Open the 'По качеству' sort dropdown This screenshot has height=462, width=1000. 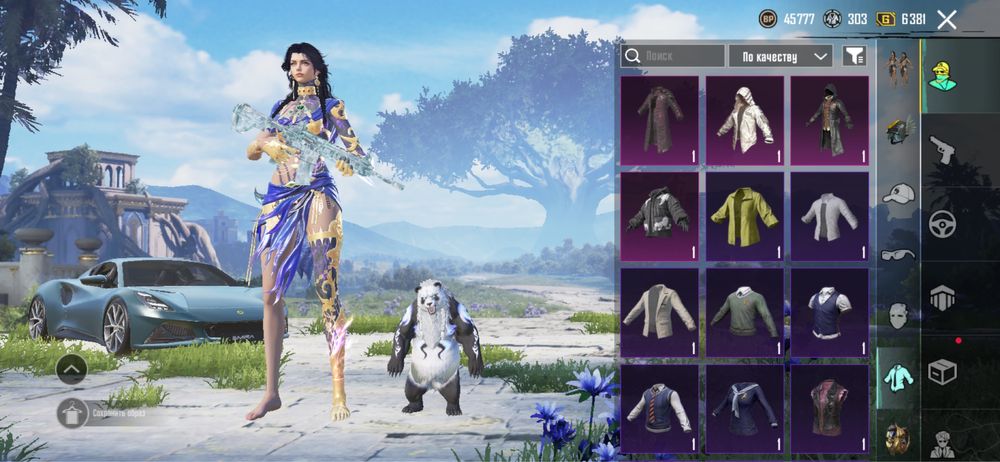[x=781, y=56]
